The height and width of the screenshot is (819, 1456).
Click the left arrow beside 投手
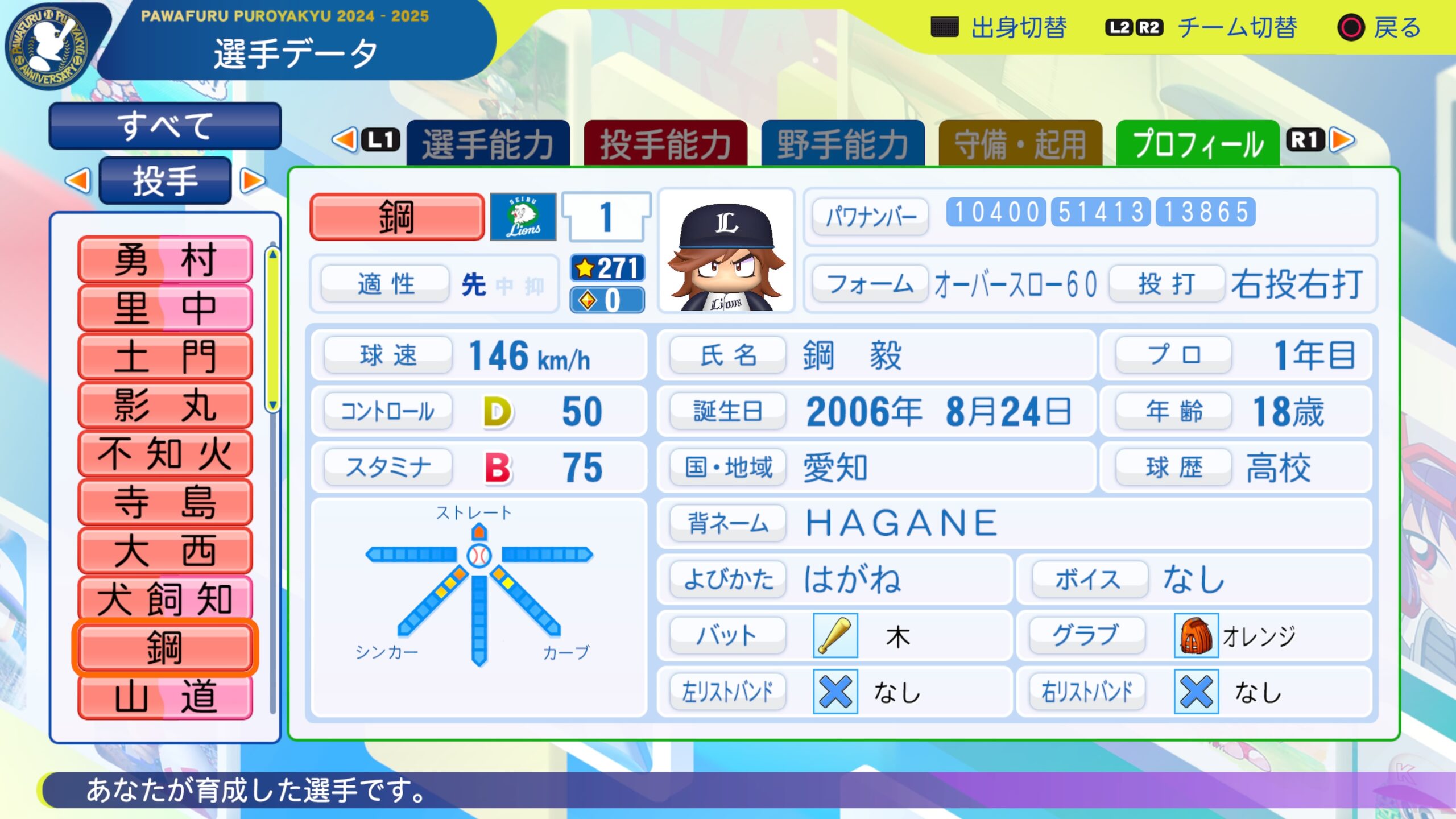coord(78,181)
